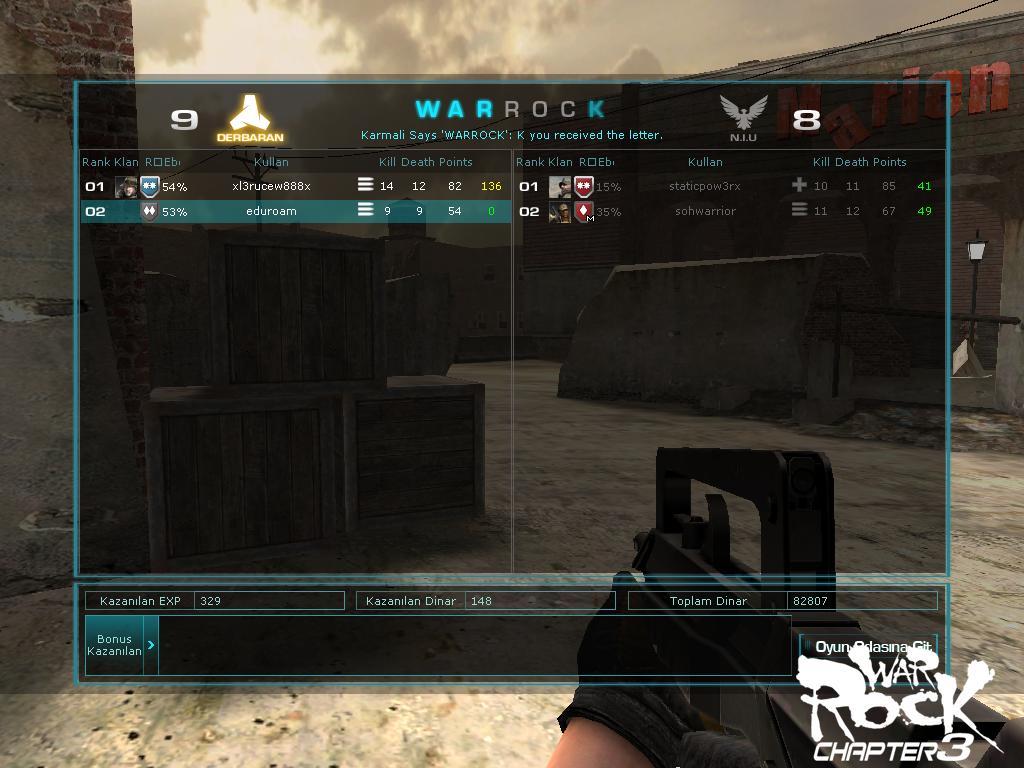Viewport: 1024px width, 768px height.
Task: Pick the sohwarrior scoreboard row
Action: [x=705, y=211]
